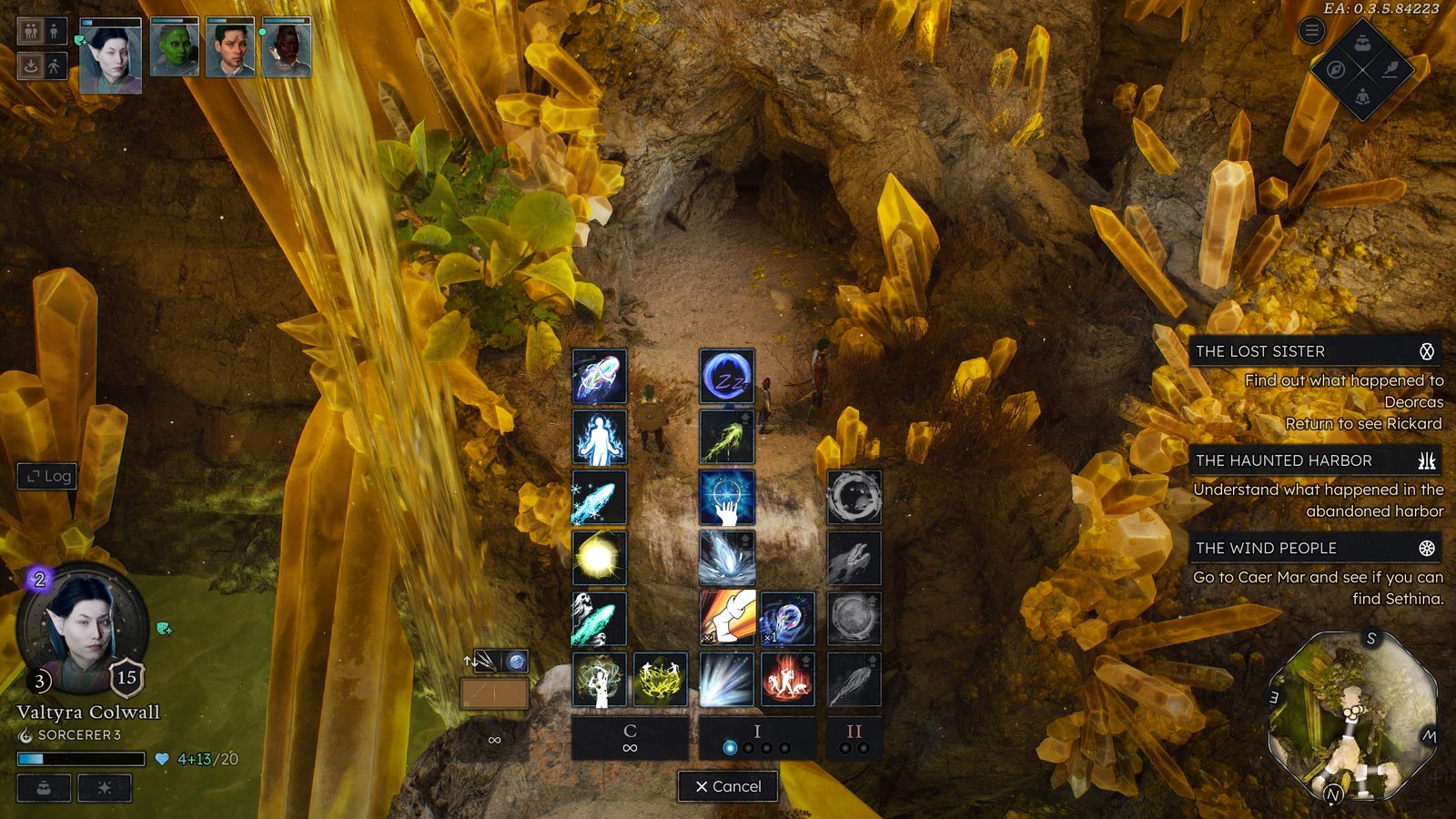
Task: Open the quill journal button
Action: (1390, 69)
